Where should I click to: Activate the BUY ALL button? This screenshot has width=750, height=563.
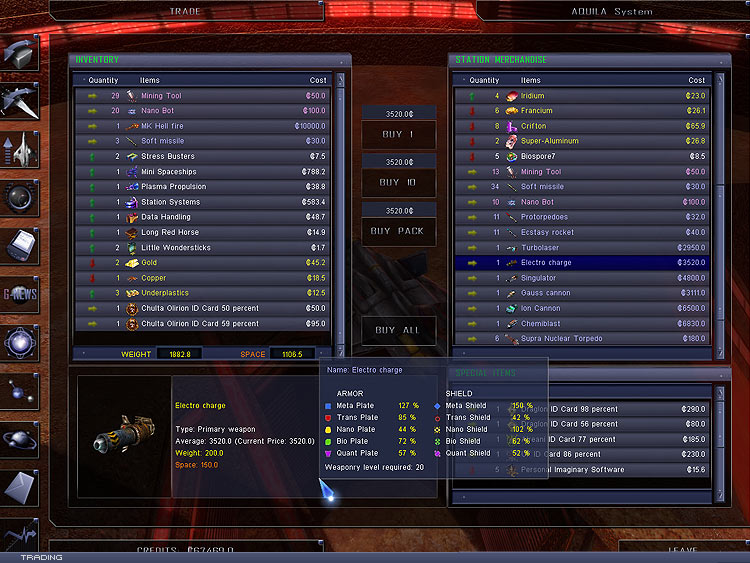[x=398, y=330]
